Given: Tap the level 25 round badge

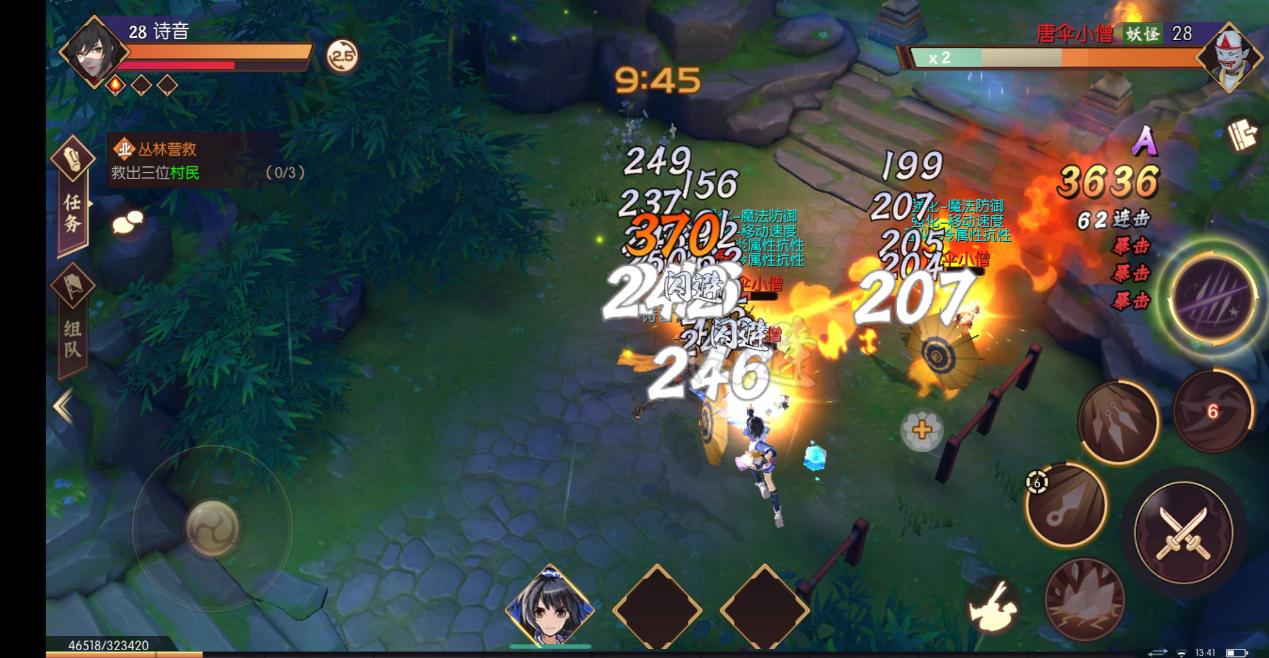Looking at the screenshot, I should click(342, 57).
